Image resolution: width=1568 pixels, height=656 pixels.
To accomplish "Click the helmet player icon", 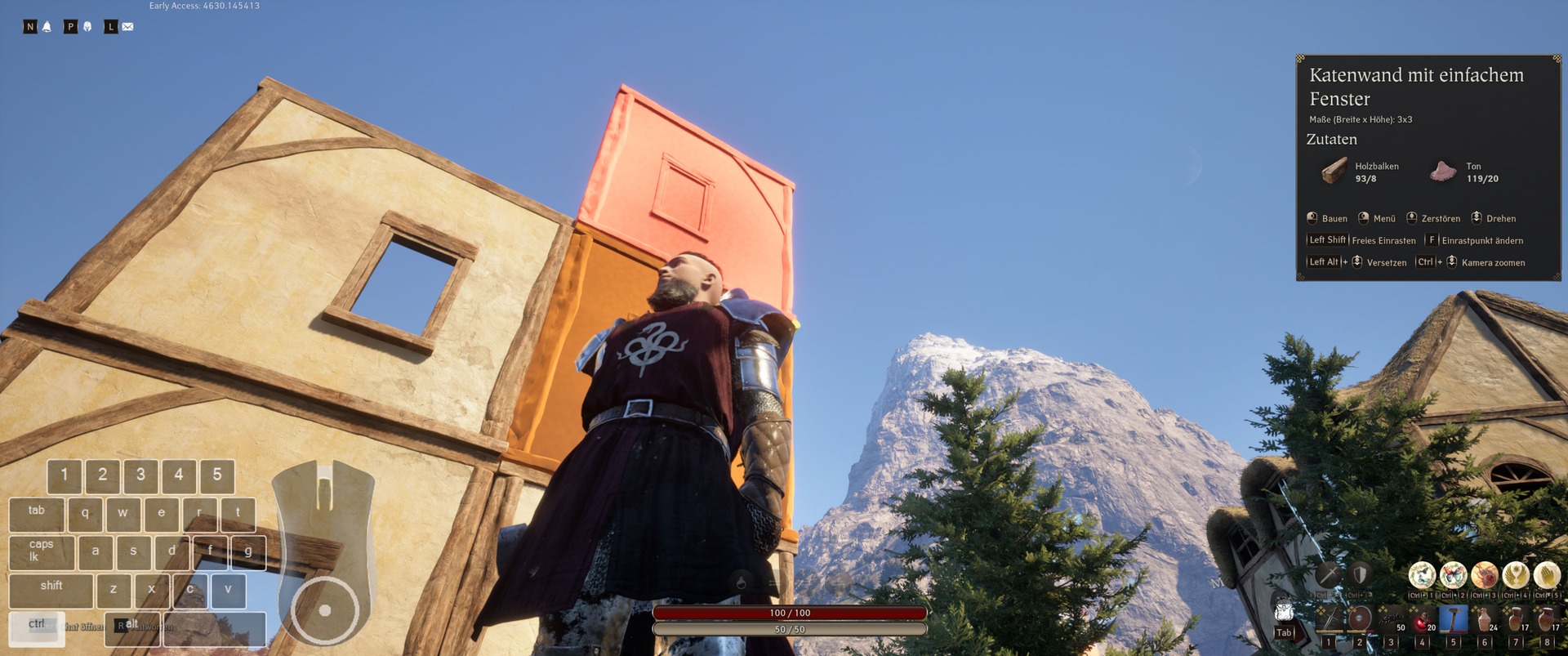I will pos(87,27).
